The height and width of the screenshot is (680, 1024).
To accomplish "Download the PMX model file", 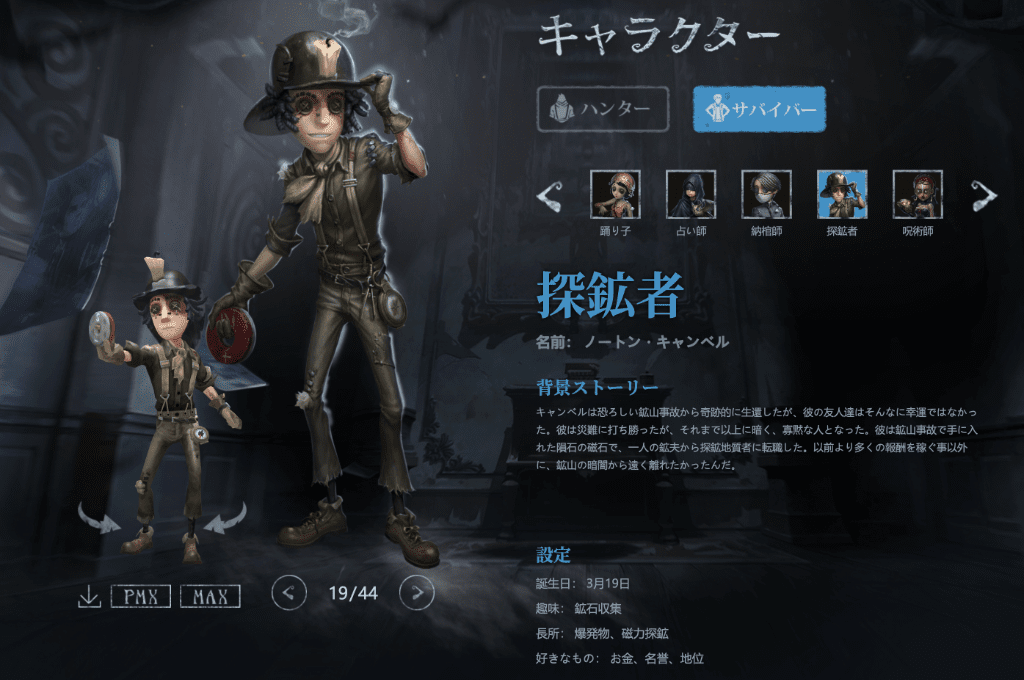I will coord(141,597).
